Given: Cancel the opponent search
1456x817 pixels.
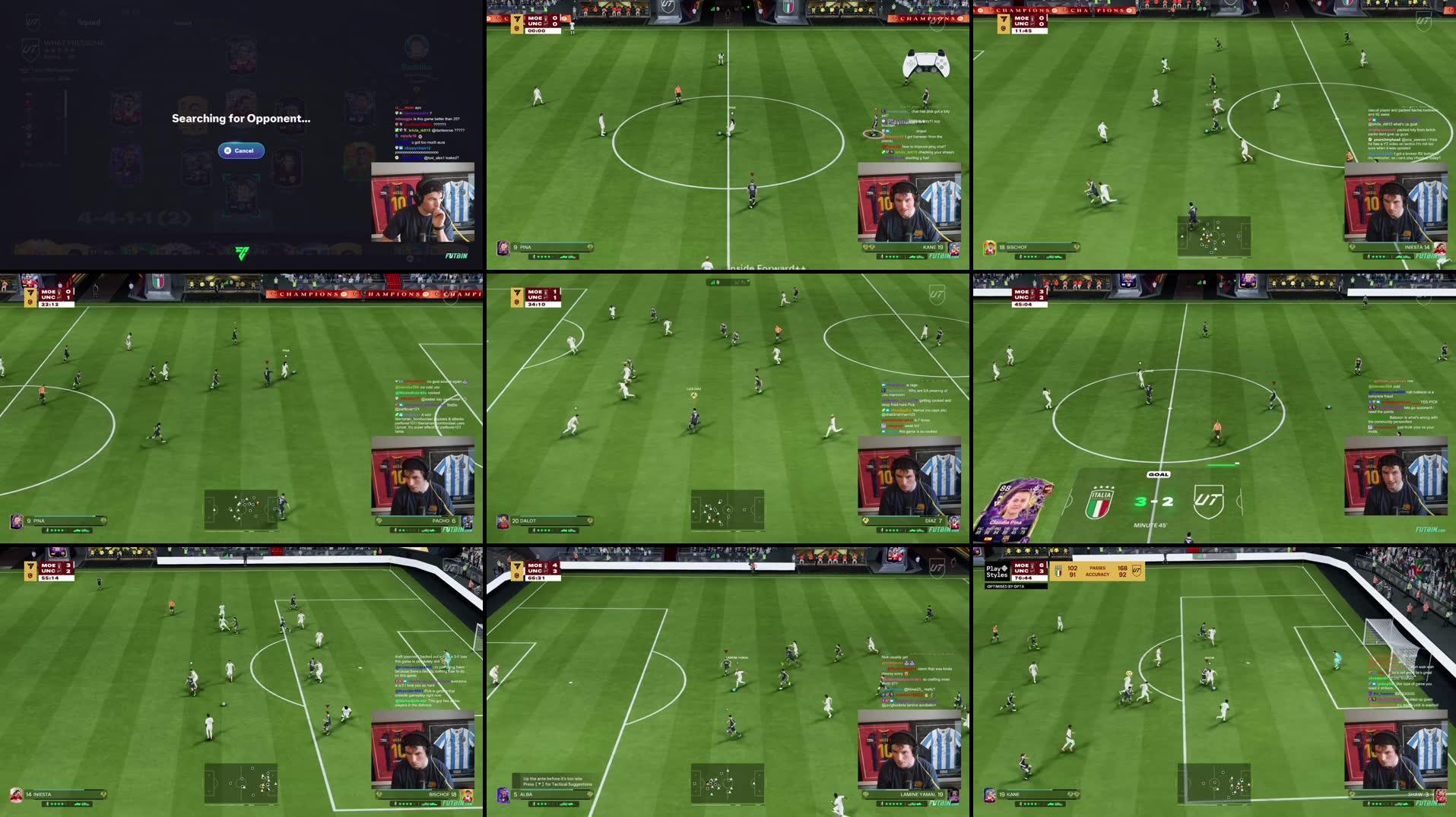Looking at the screenshot, I should pyautogui.click(x=242, y=150).
